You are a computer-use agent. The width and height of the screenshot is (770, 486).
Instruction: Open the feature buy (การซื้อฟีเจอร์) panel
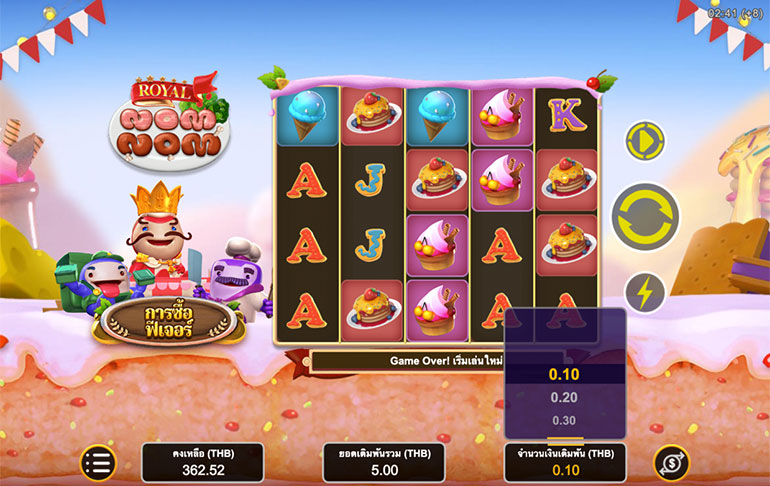(167, 320)
